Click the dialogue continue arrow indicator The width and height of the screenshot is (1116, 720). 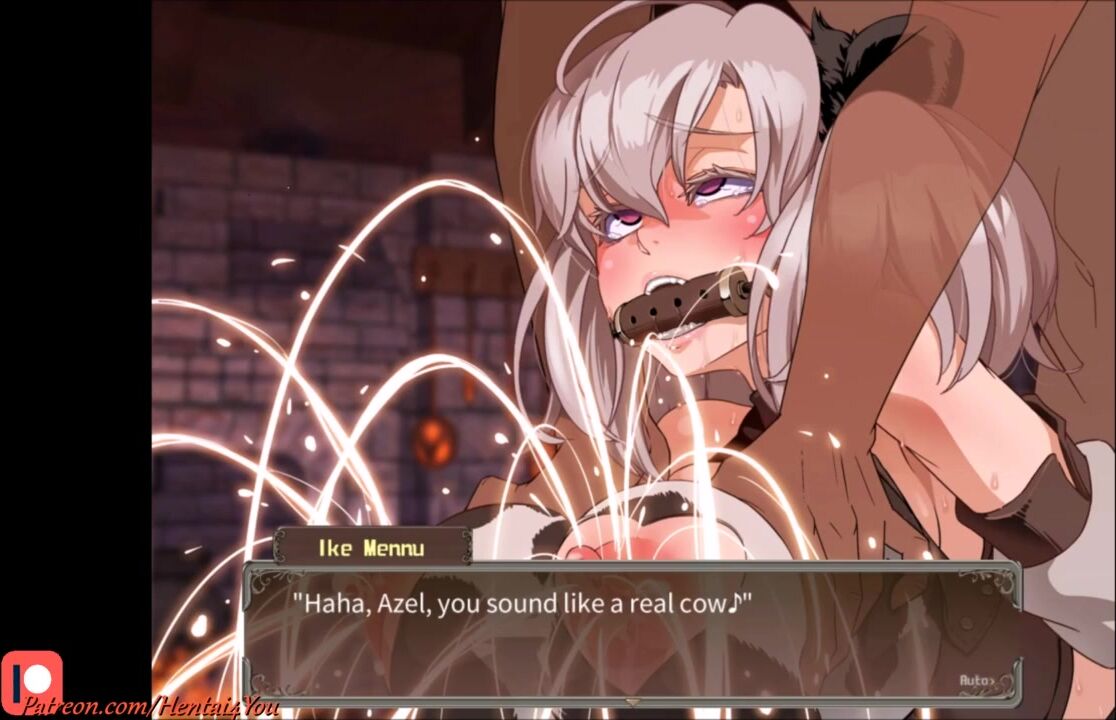[x=631, y=702]
